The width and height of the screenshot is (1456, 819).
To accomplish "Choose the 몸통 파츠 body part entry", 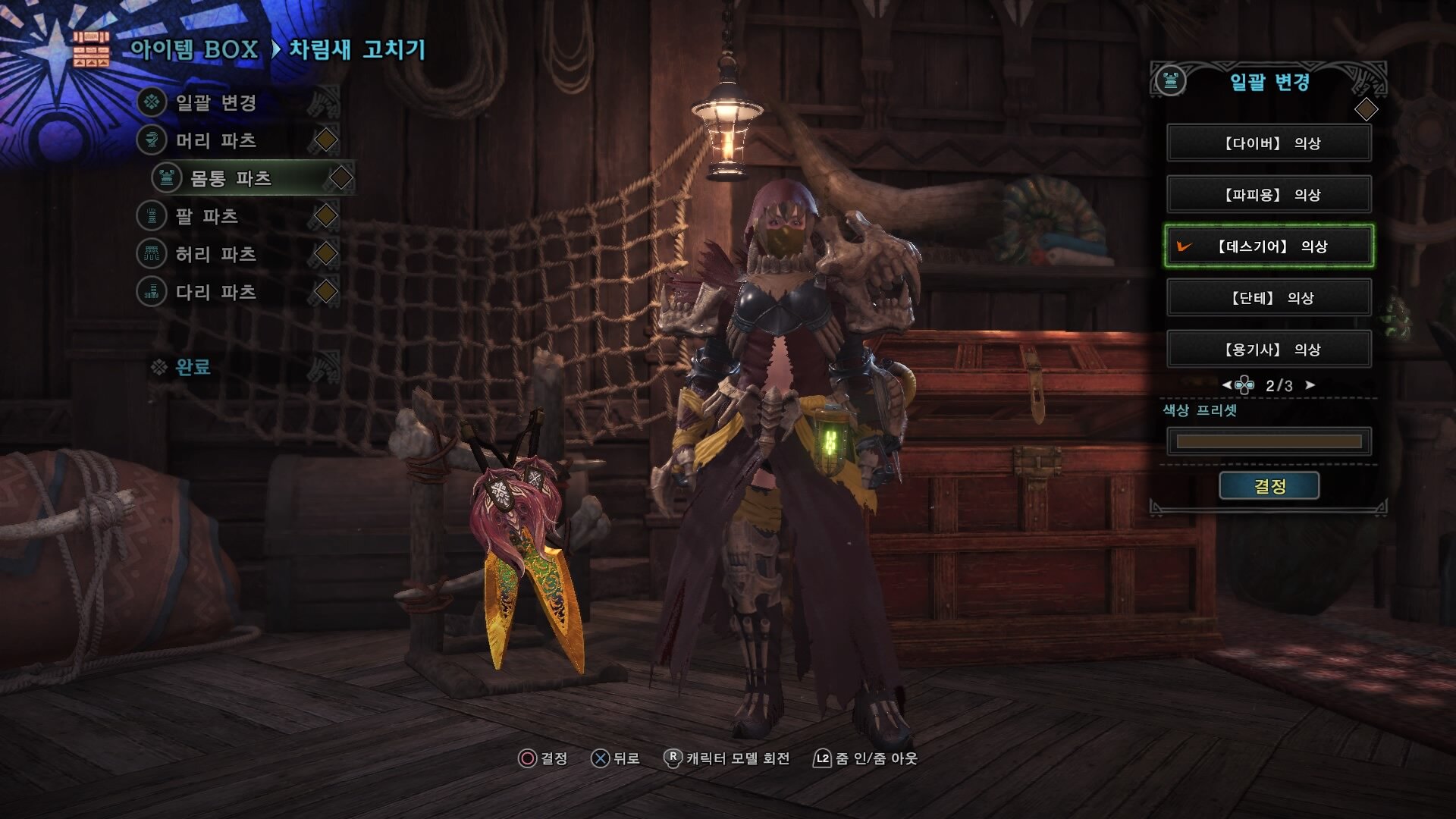I will click(231, 178).
